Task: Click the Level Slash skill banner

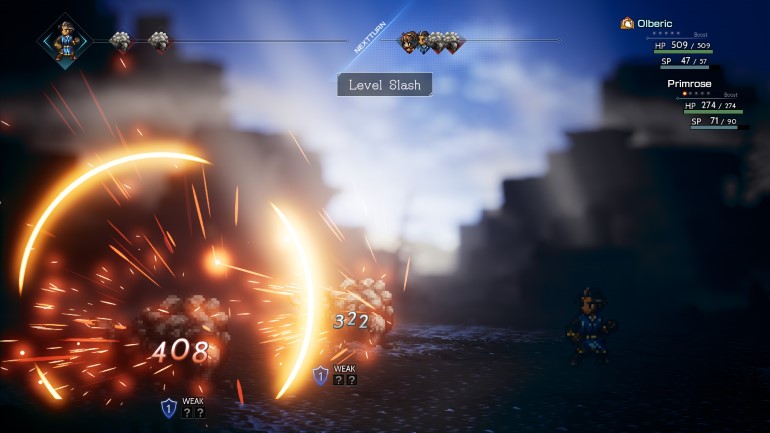Action: [385, 85]
